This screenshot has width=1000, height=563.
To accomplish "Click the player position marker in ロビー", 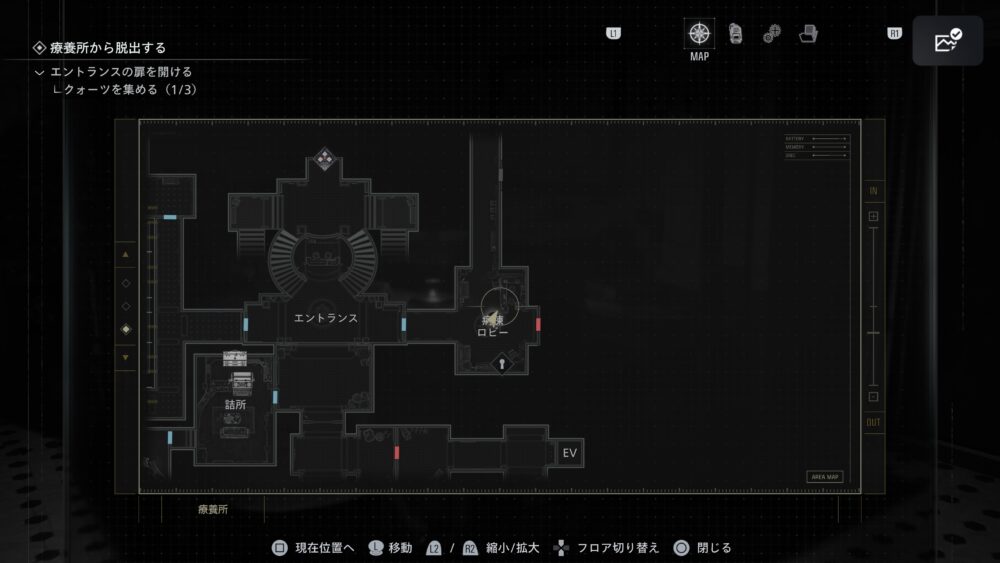I will 493,313.
